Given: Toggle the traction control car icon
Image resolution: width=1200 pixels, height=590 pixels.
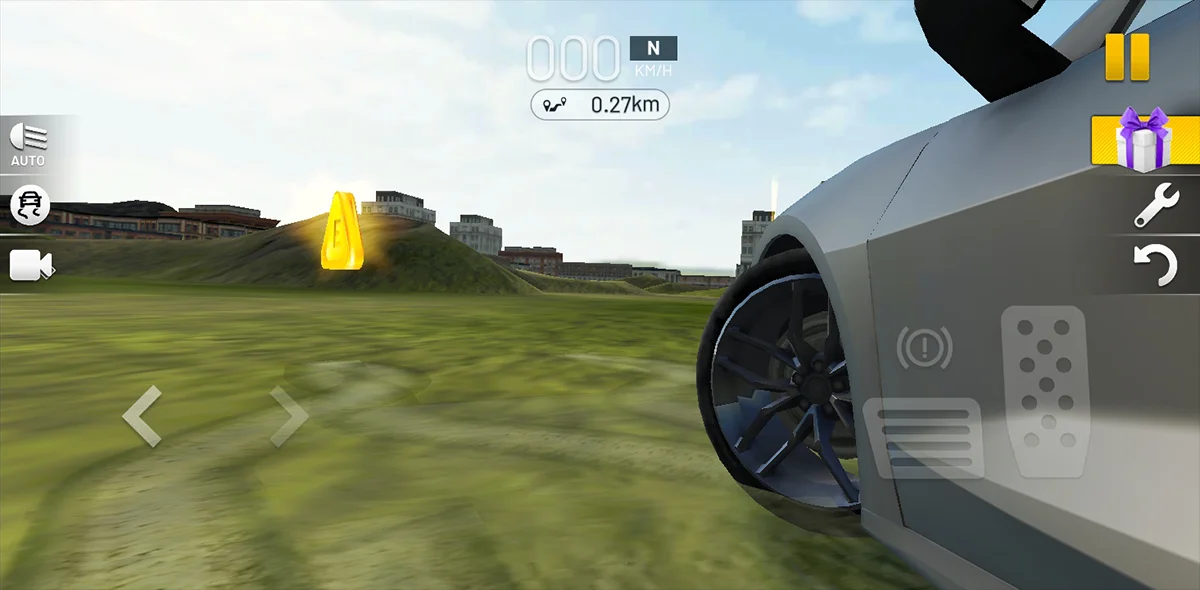Looking at the screenshot, I should [x=29, y=205].
